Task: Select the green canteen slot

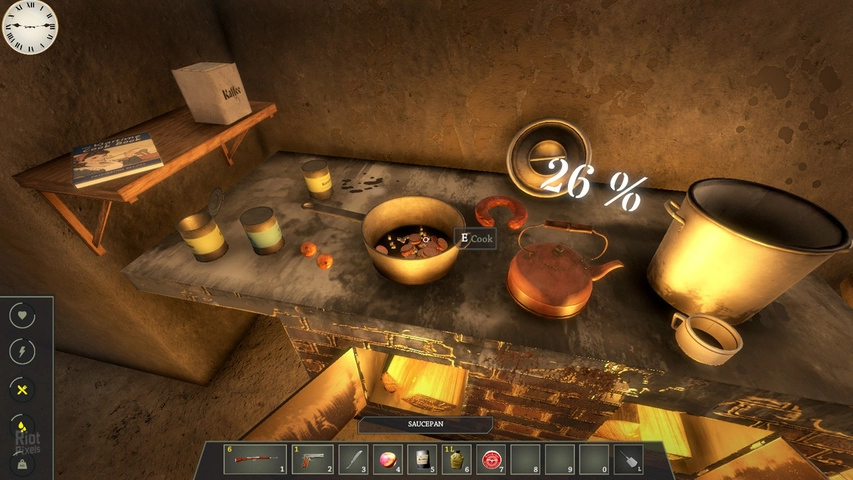Action: point(457,459)
